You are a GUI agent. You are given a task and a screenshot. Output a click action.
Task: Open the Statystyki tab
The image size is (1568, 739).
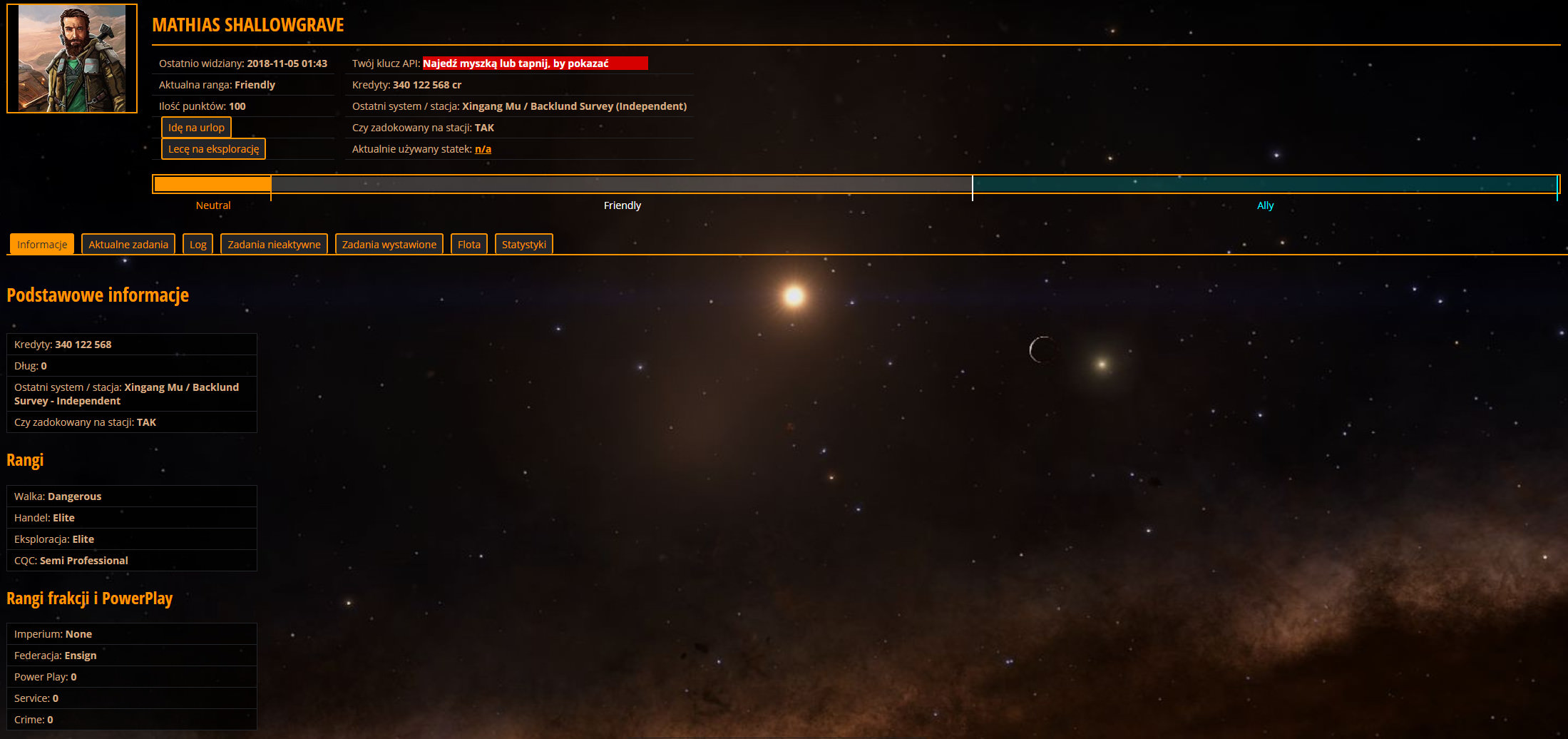(x=523, y=245)
